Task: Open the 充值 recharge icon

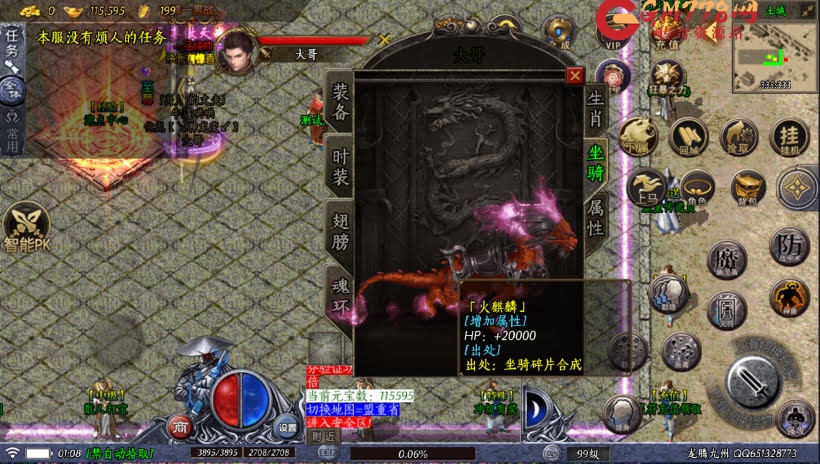Action: 667,38
